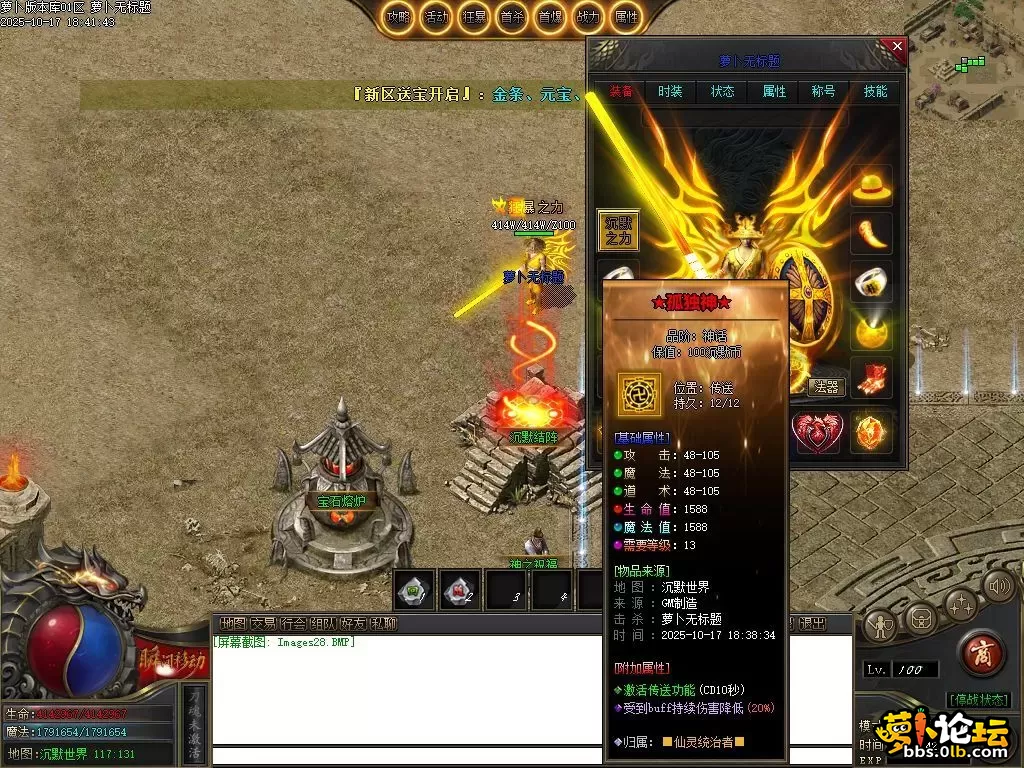Switch to the 状态 status tab

(x=722, y=91)
